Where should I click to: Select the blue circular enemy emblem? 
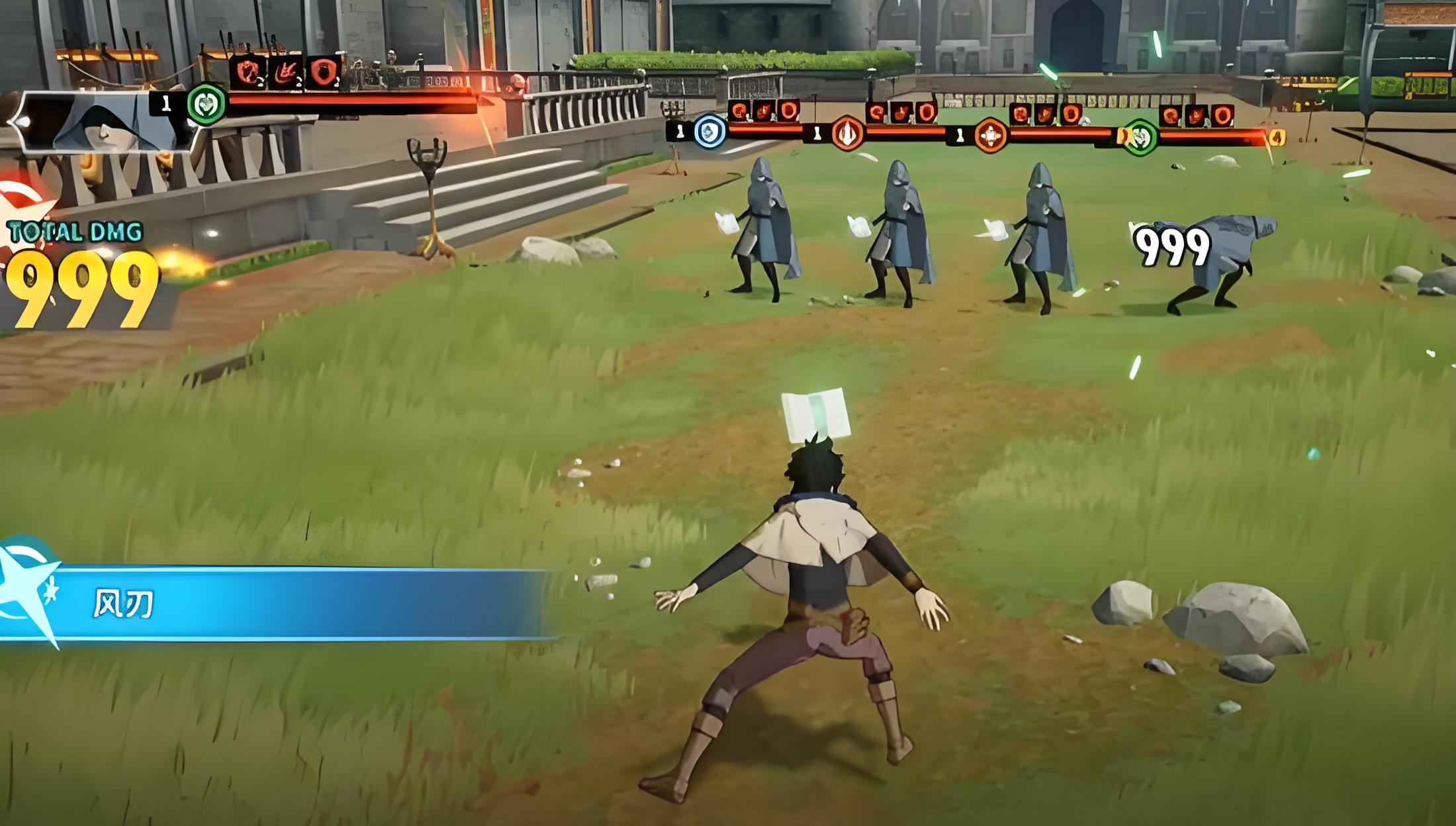pos(709,130)
